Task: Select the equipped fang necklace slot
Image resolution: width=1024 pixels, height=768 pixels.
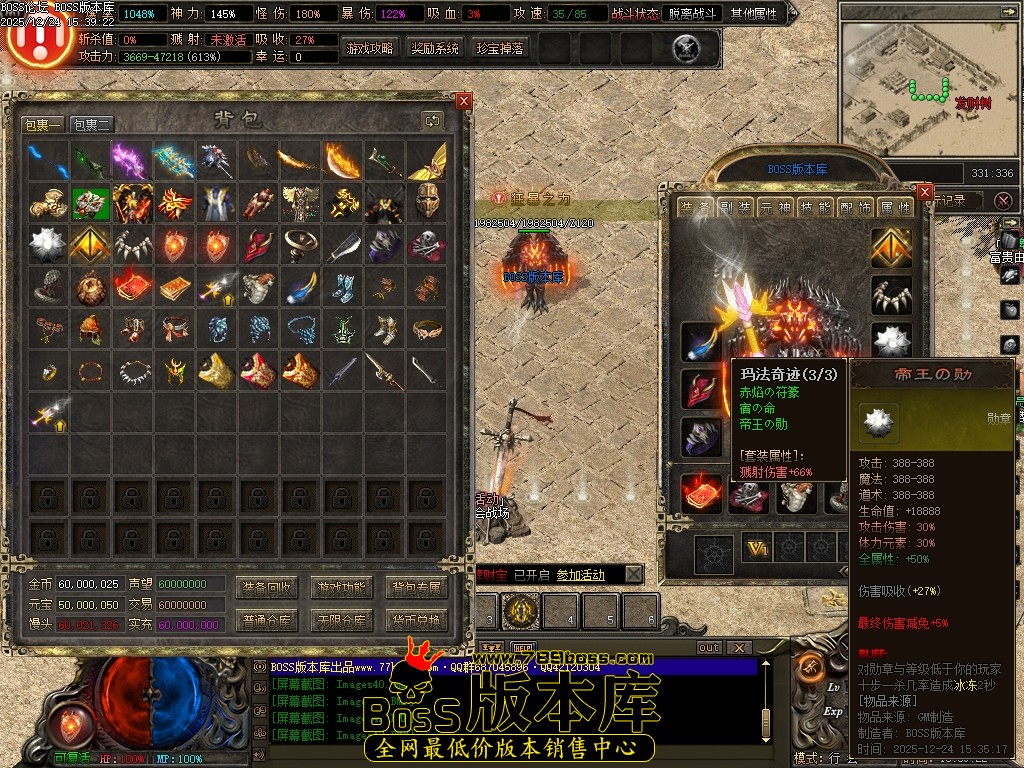Action: pos(891,296)
